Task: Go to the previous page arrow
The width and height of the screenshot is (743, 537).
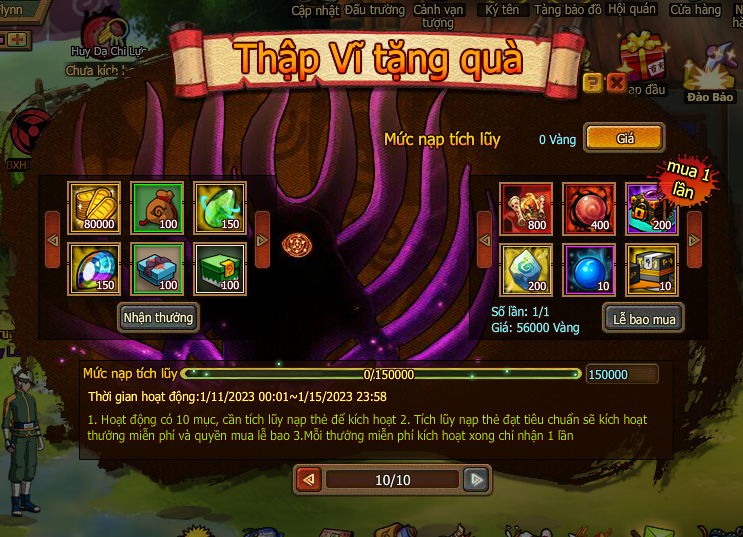Action: (308, 480)
